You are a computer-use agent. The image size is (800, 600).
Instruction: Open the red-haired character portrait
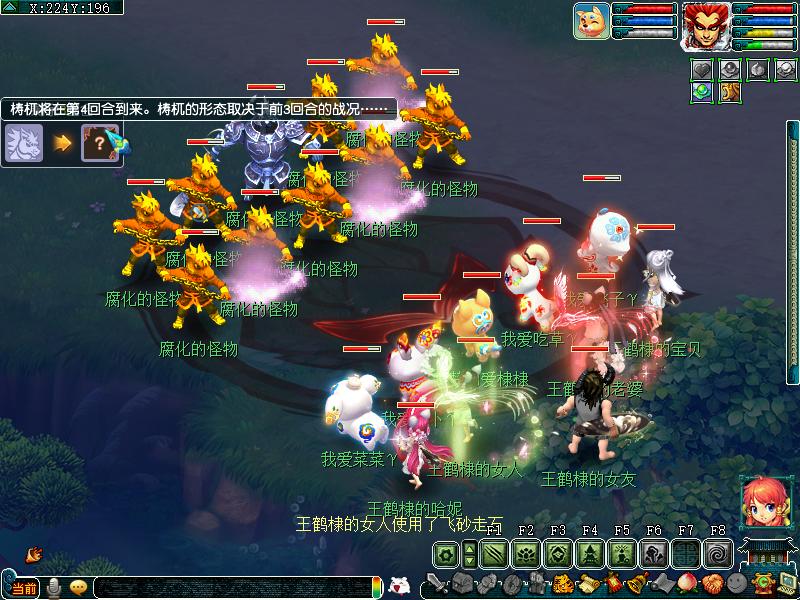coord(706,25)
